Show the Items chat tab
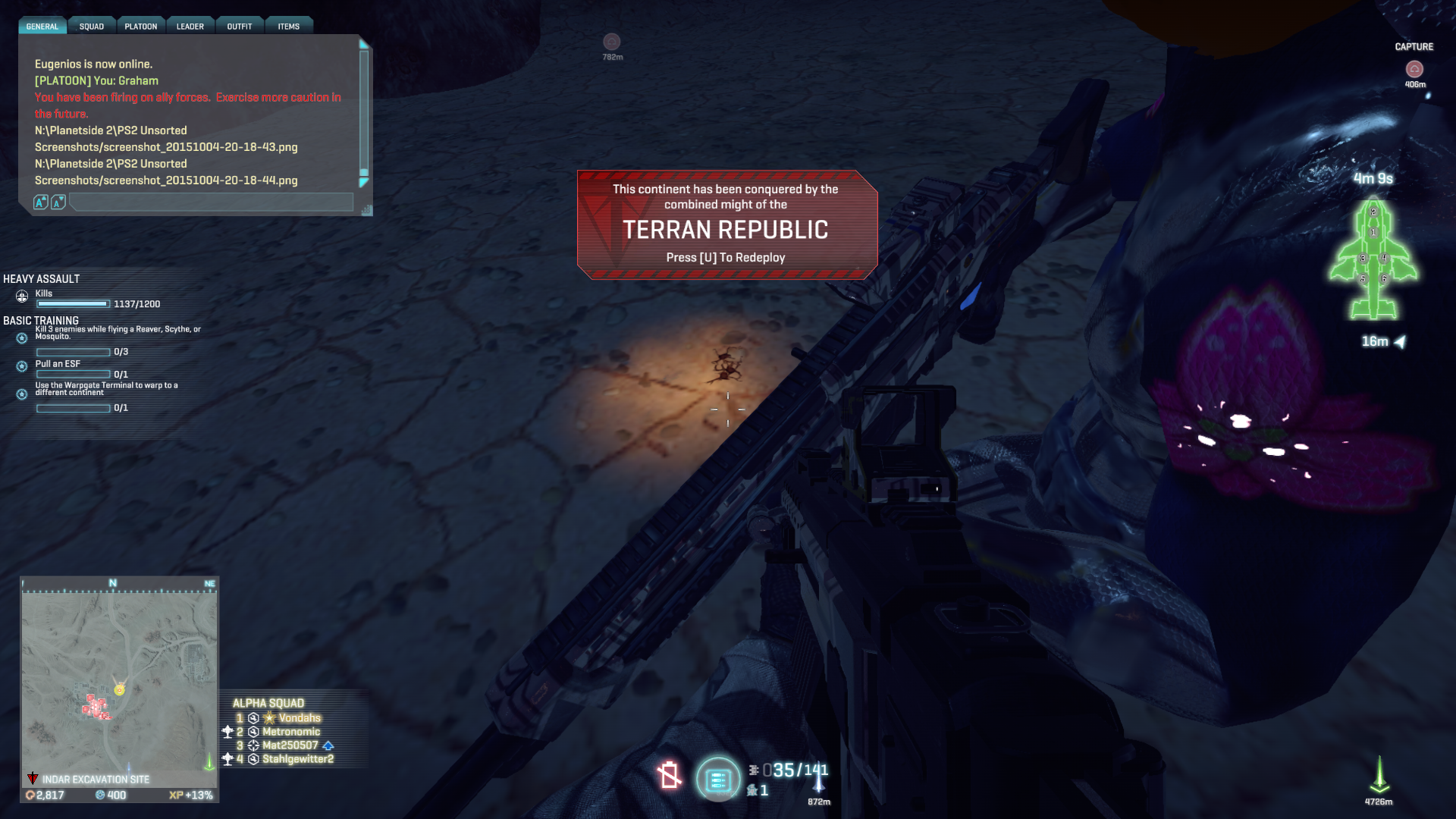The width and height of the screenshot is (1456, 819). click(289, 27)
